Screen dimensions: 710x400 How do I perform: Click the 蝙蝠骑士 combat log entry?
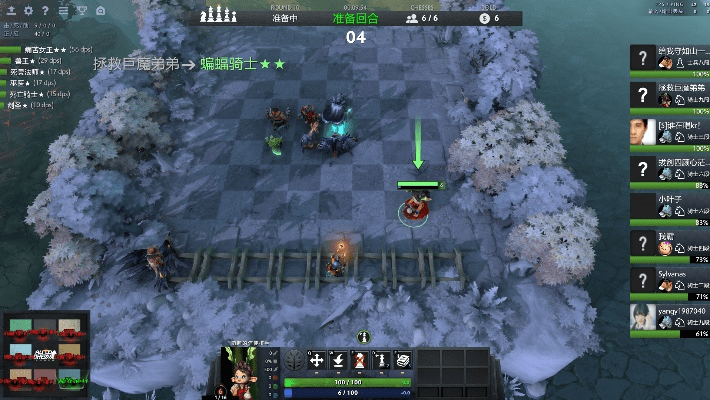[x=242, y=64]
